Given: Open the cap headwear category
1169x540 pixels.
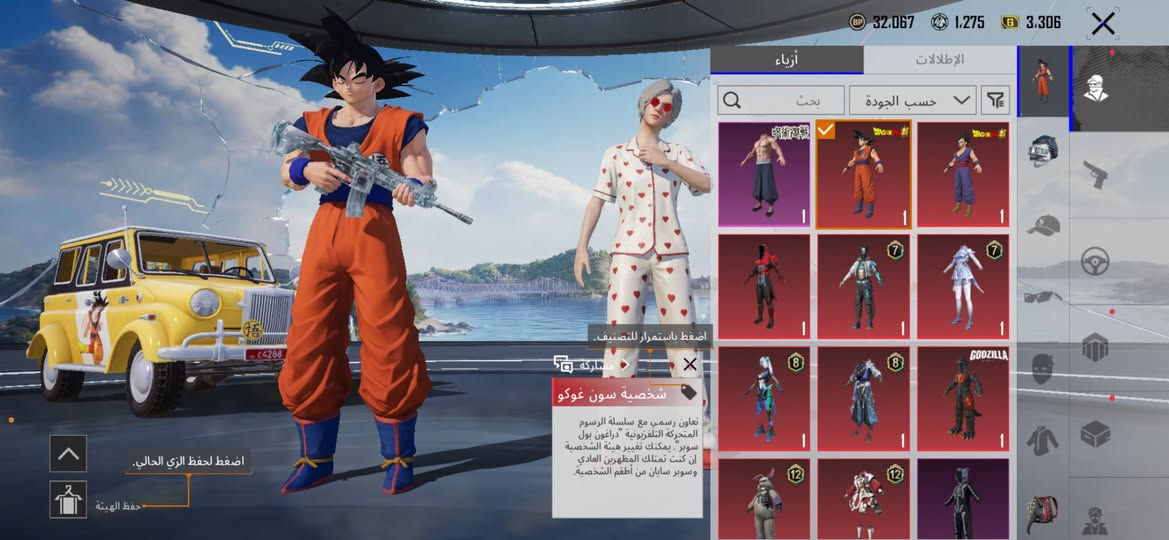Looking at the screenshot, I should (1042, 225).
